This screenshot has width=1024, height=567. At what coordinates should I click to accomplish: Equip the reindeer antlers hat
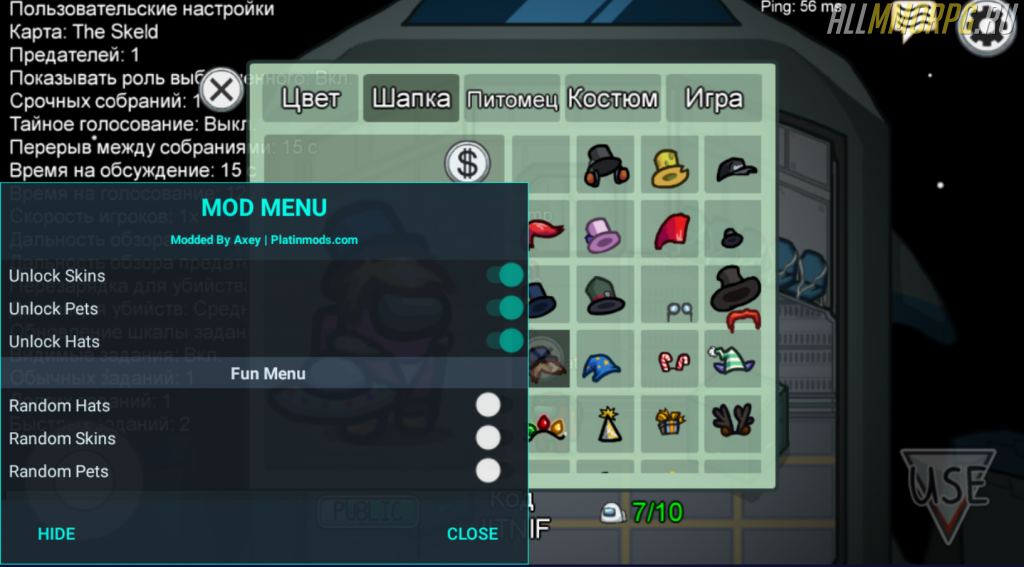(x=734, y=421)
